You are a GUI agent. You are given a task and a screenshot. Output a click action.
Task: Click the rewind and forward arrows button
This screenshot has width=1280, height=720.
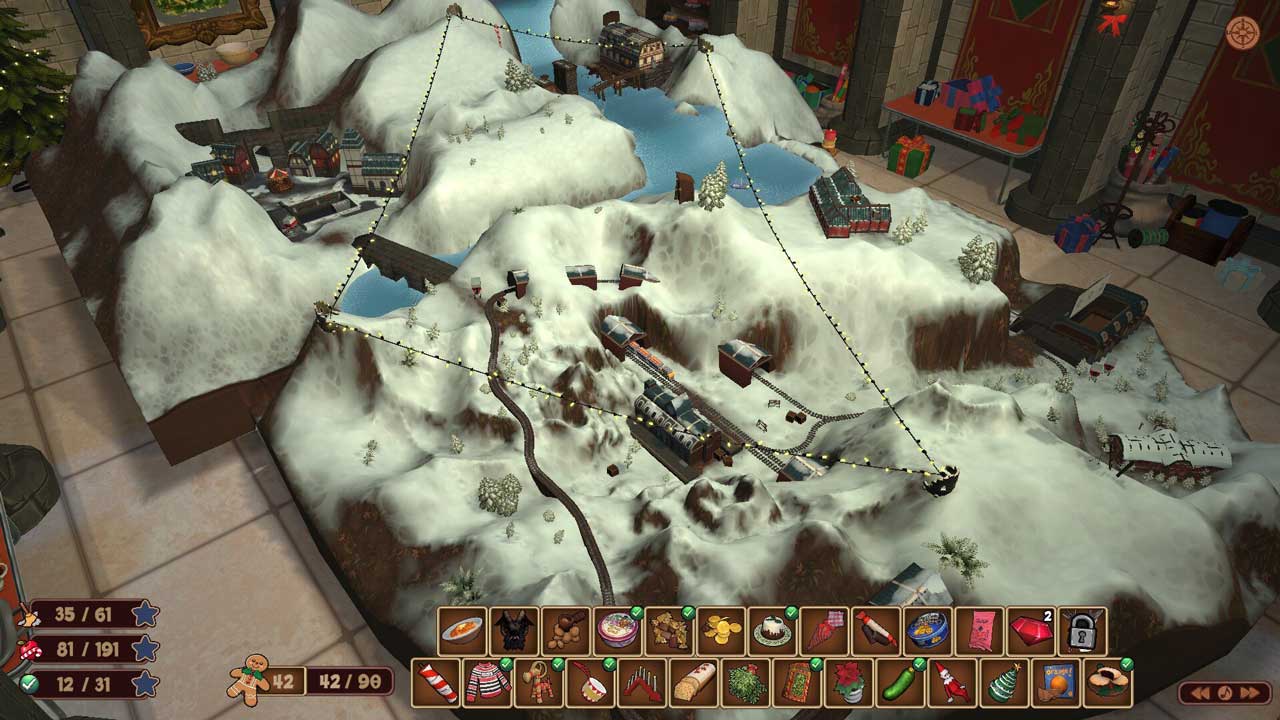(1224, 692)
